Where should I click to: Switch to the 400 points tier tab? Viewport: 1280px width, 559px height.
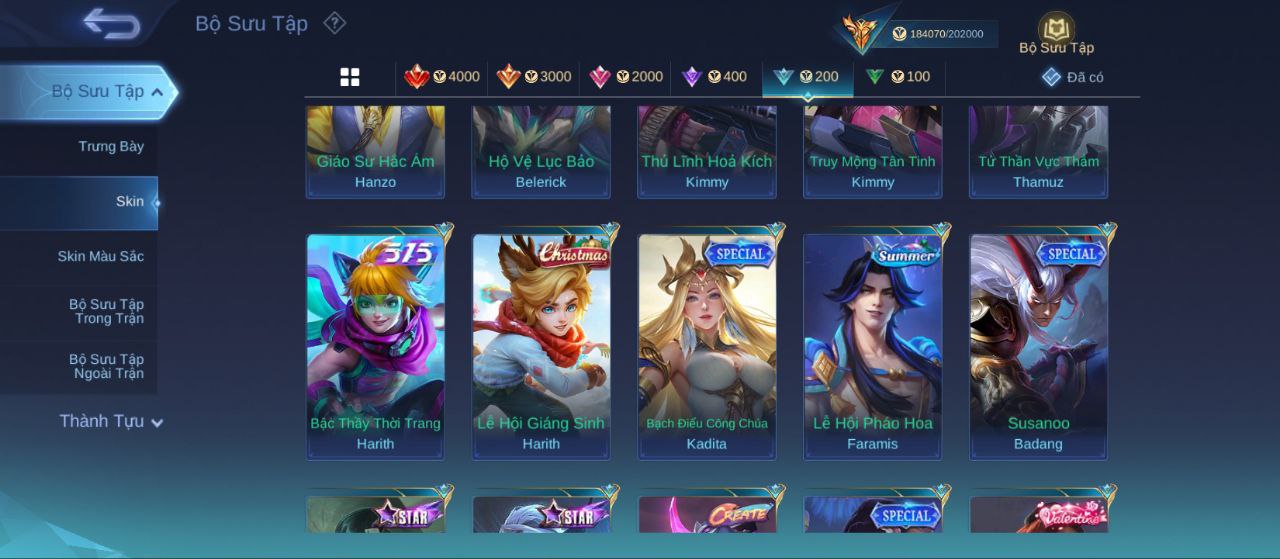(714, 77)
